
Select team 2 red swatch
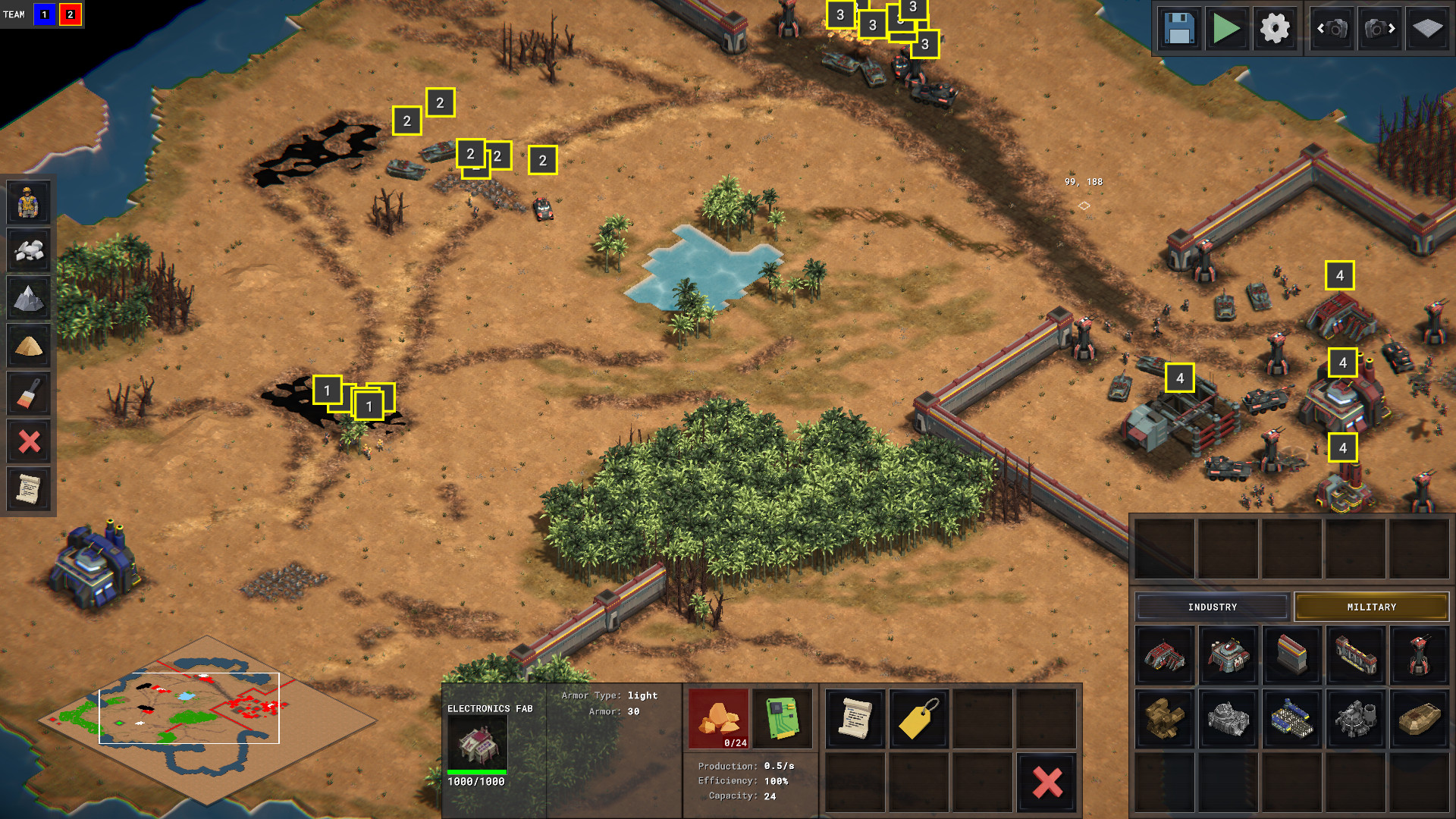click(71, 14)
